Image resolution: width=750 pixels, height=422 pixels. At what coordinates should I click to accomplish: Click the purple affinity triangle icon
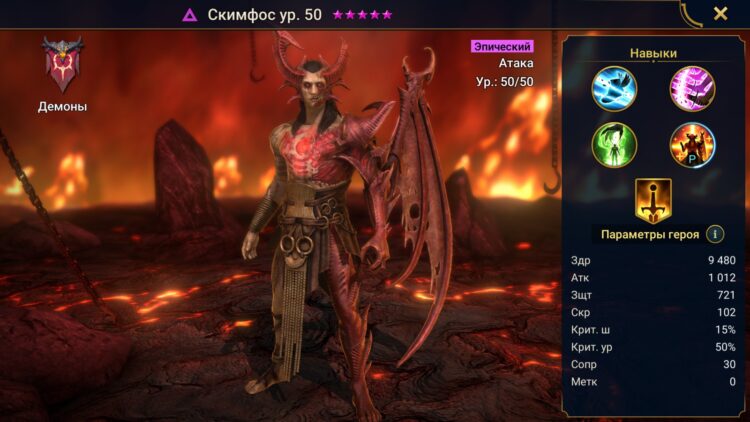(189, 15)
